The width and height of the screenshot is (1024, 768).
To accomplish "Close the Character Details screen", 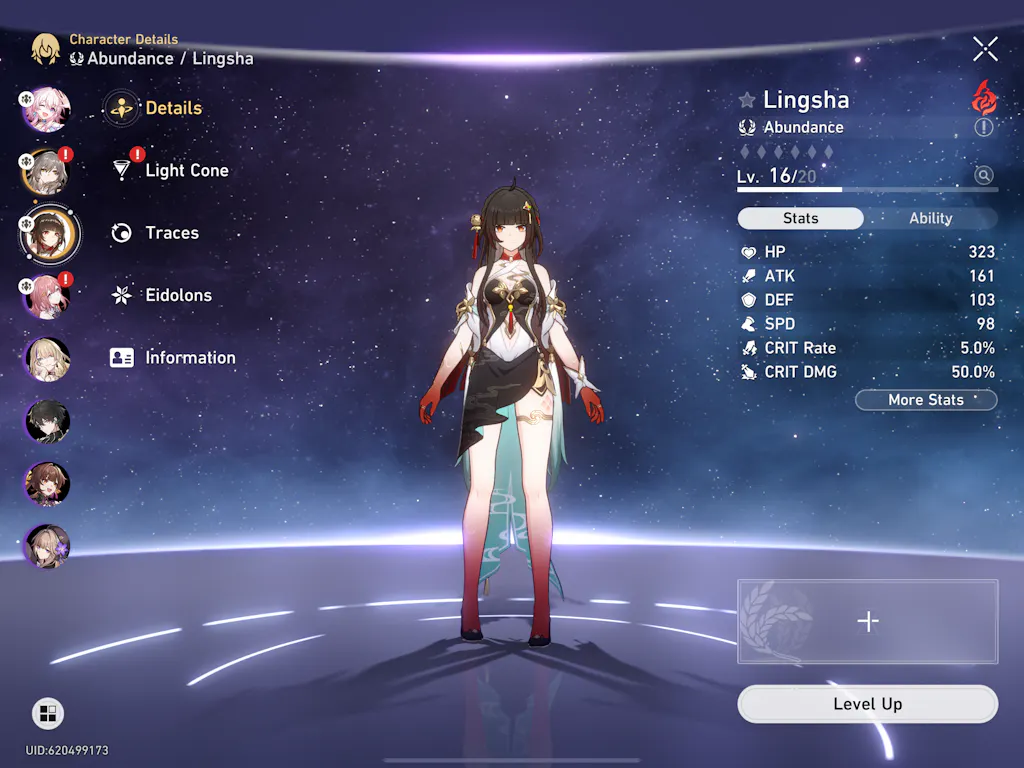I will (985, 49).
